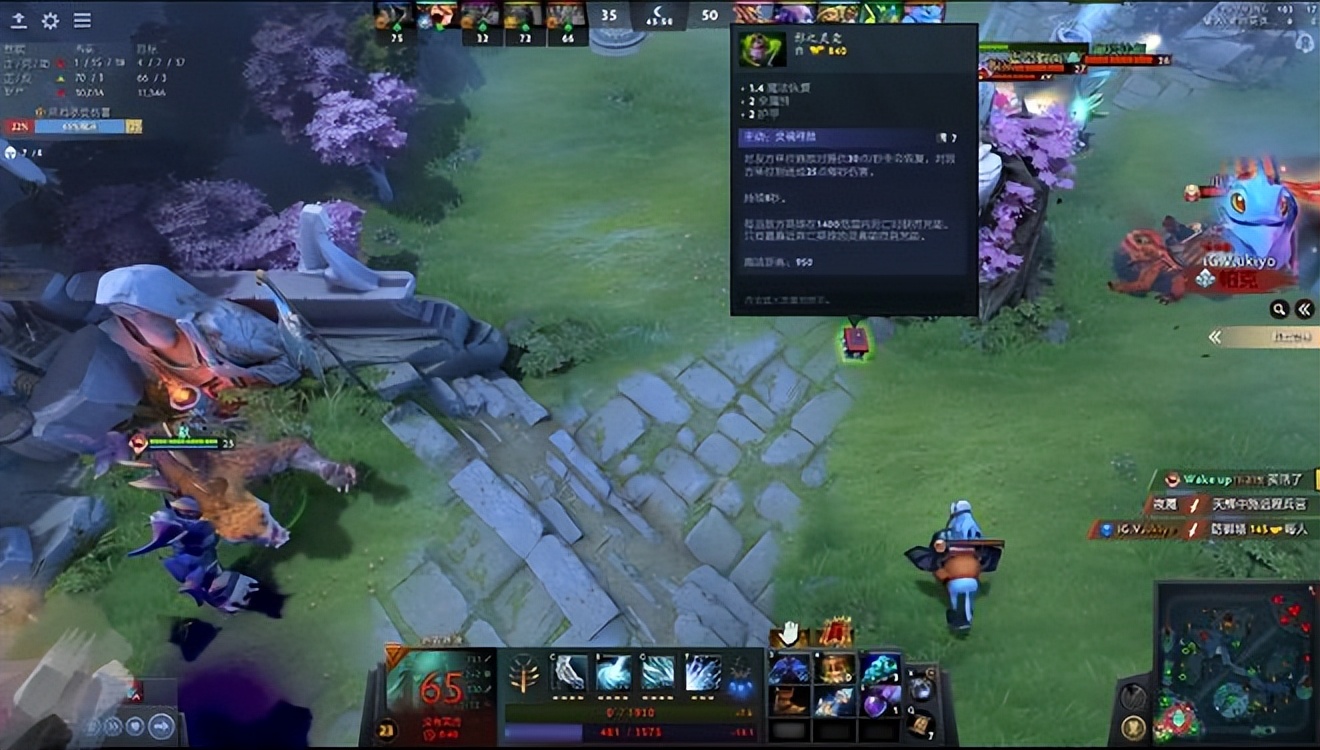This screenshot has width=1320, height=750.
Task: Click the hero level badge showing 23
Action: click(387, 728)
